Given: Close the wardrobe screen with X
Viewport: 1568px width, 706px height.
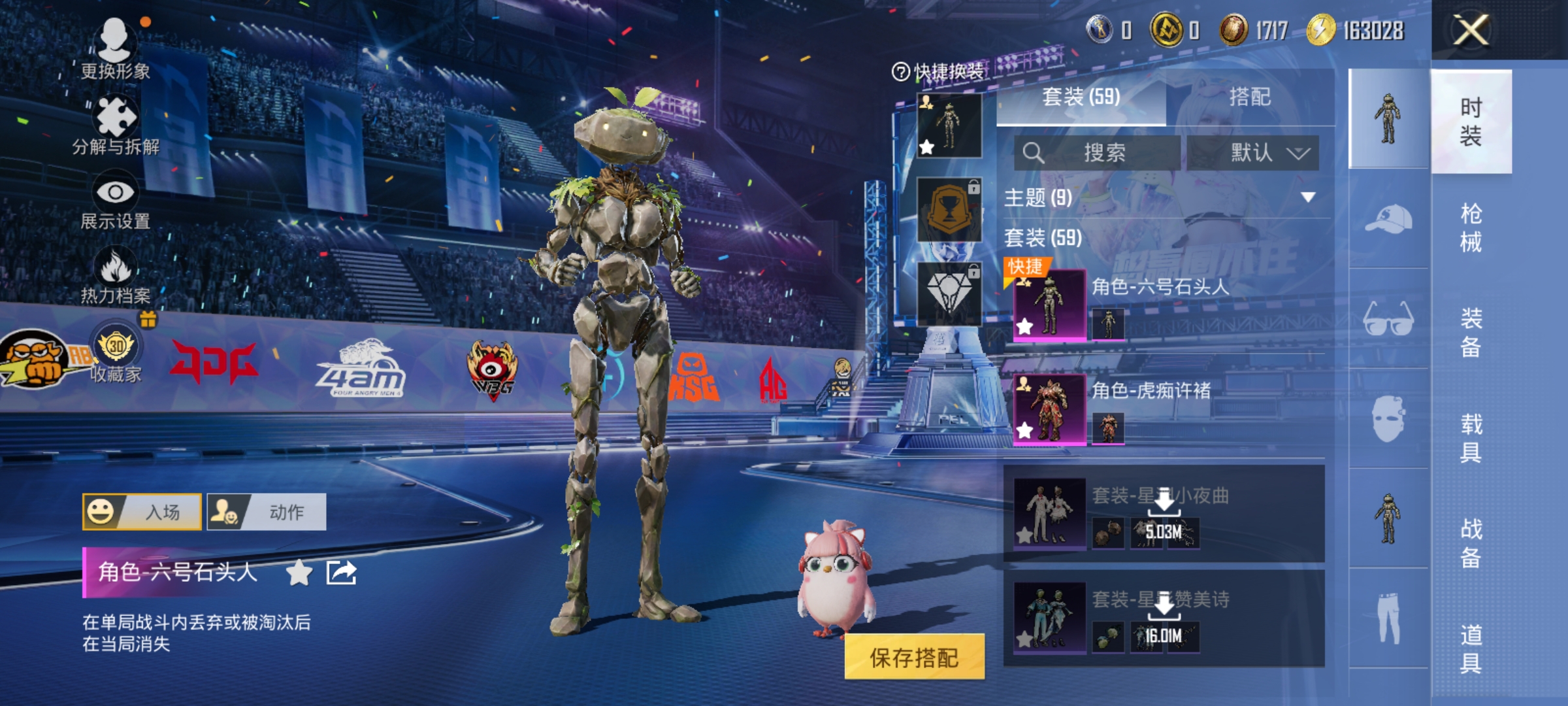Looking at the screenshot, I should point(1470,30).
